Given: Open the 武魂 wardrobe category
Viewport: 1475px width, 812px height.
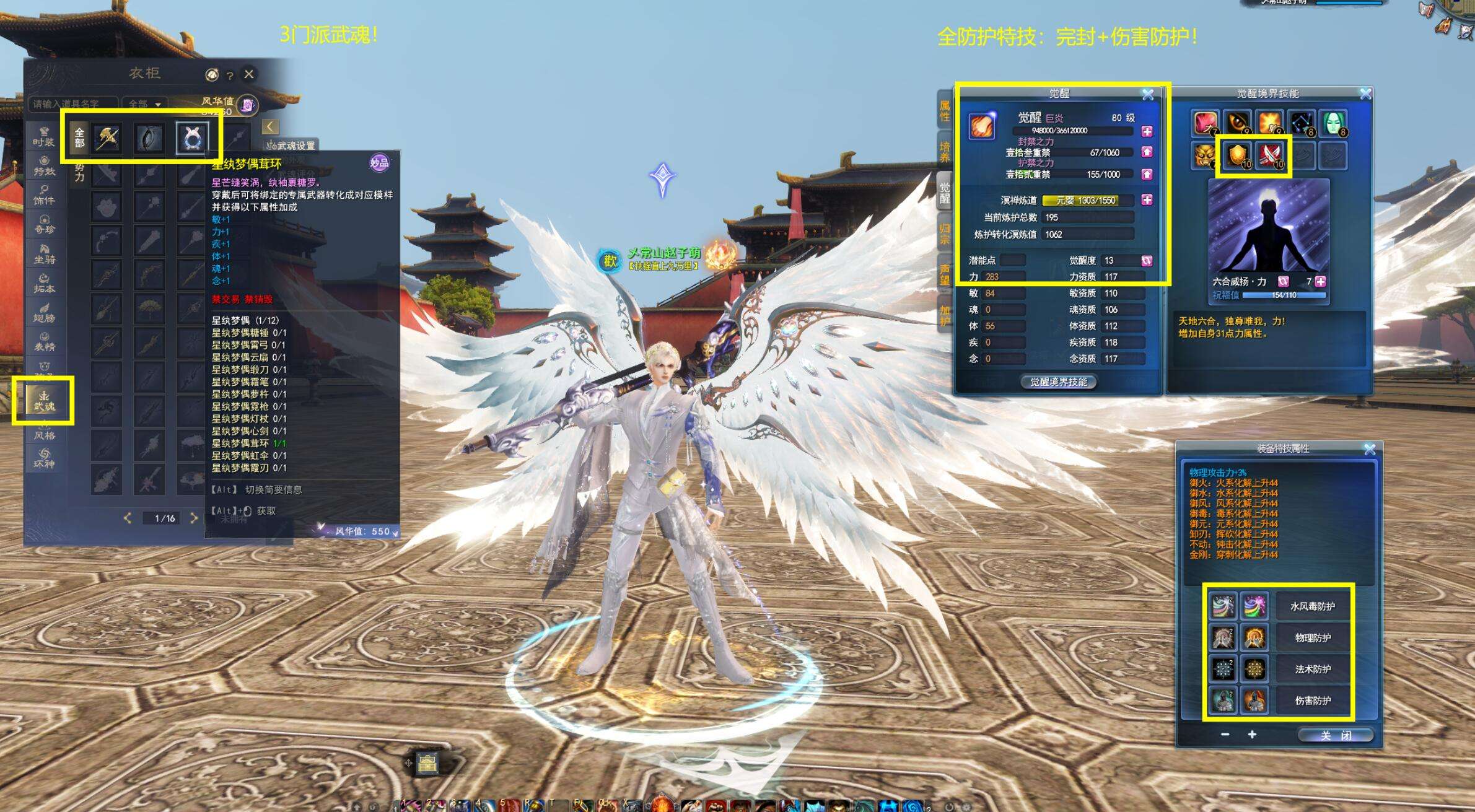Looking at the screenshot, I should pyautogui.click(x=44, y=400).
